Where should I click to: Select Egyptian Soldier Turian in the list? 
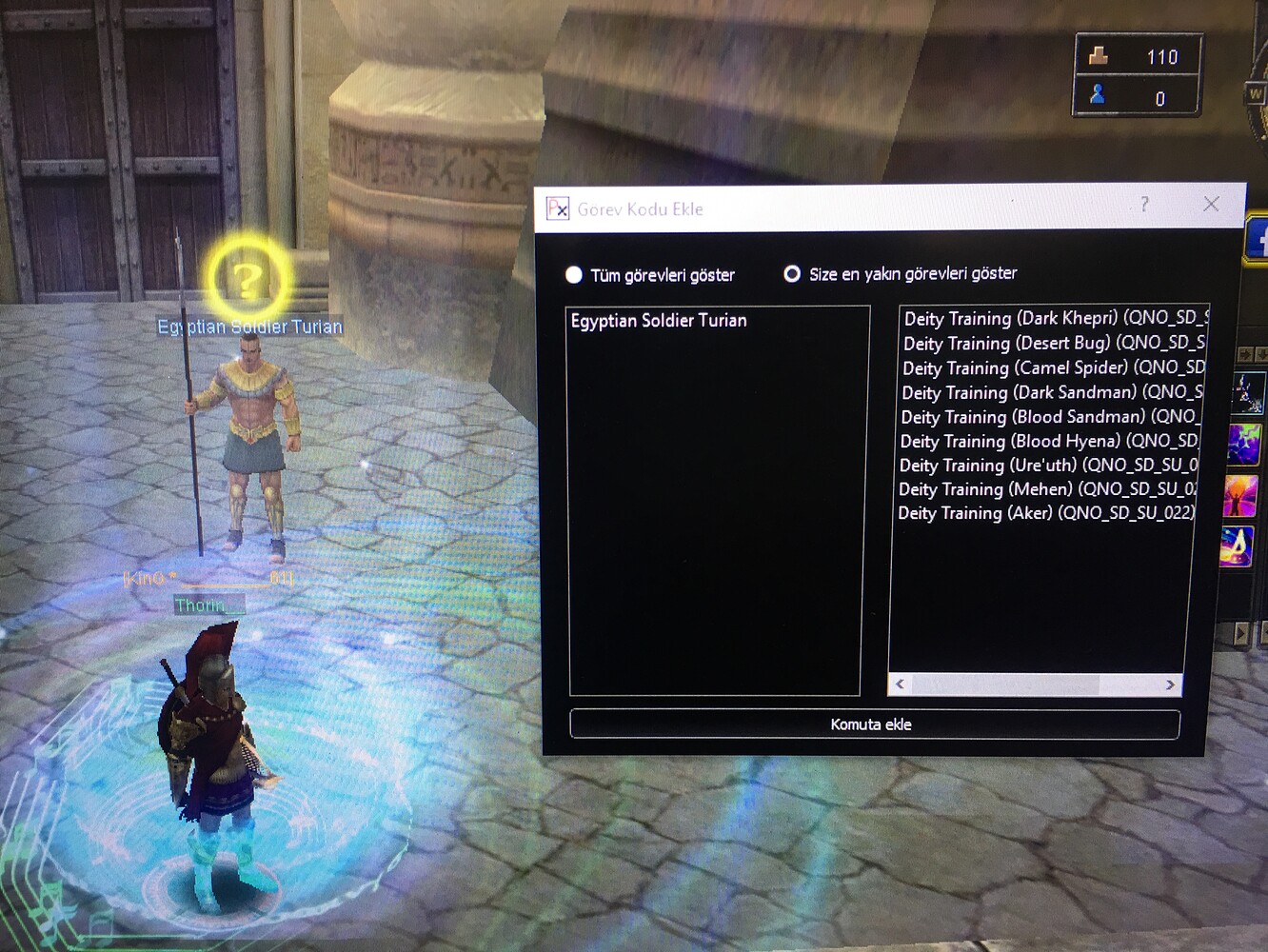click(659, 321)
